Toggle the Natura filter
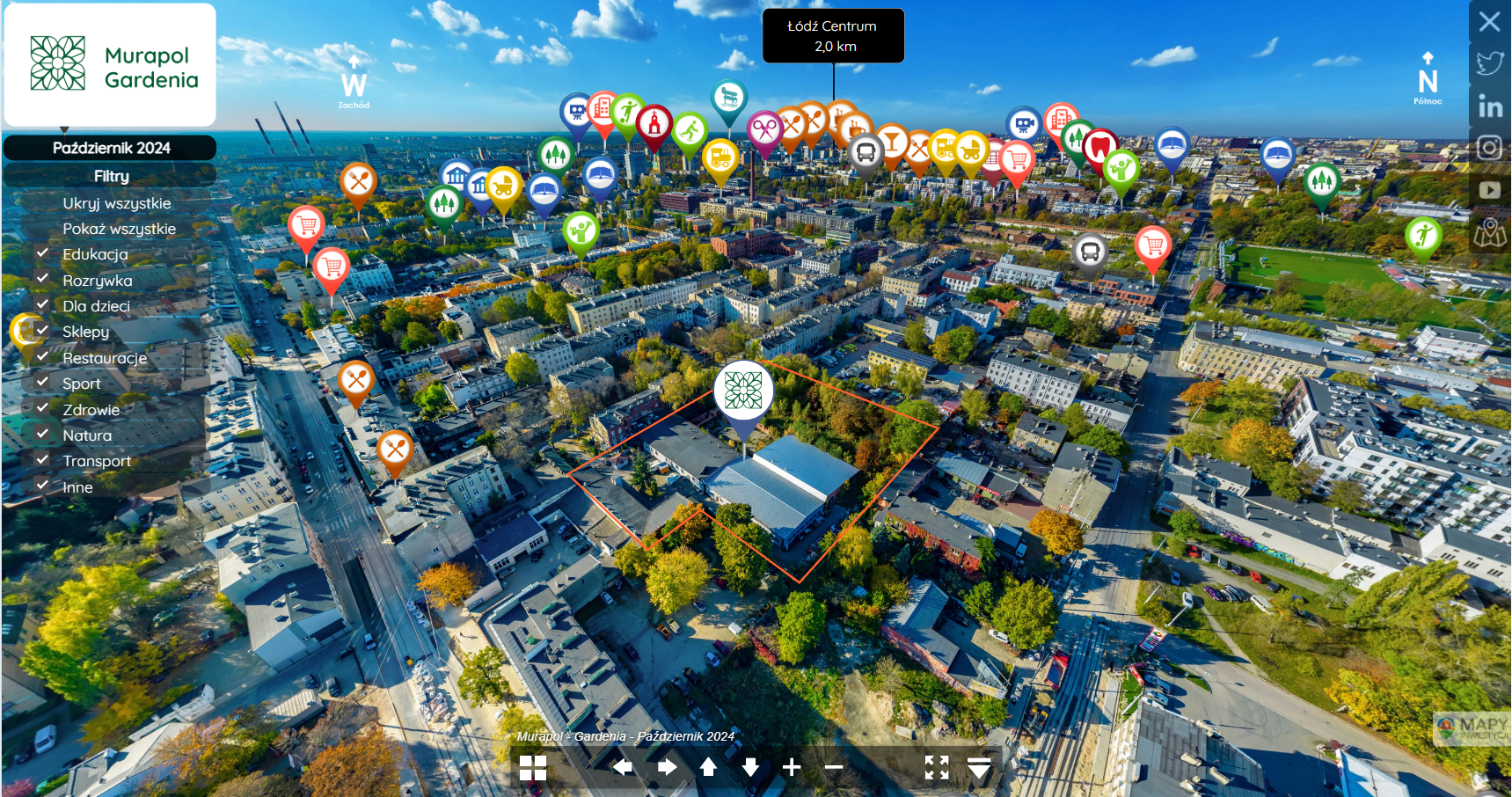The height and width of the screenshot is (797, 1512). [x=42, y=434]
